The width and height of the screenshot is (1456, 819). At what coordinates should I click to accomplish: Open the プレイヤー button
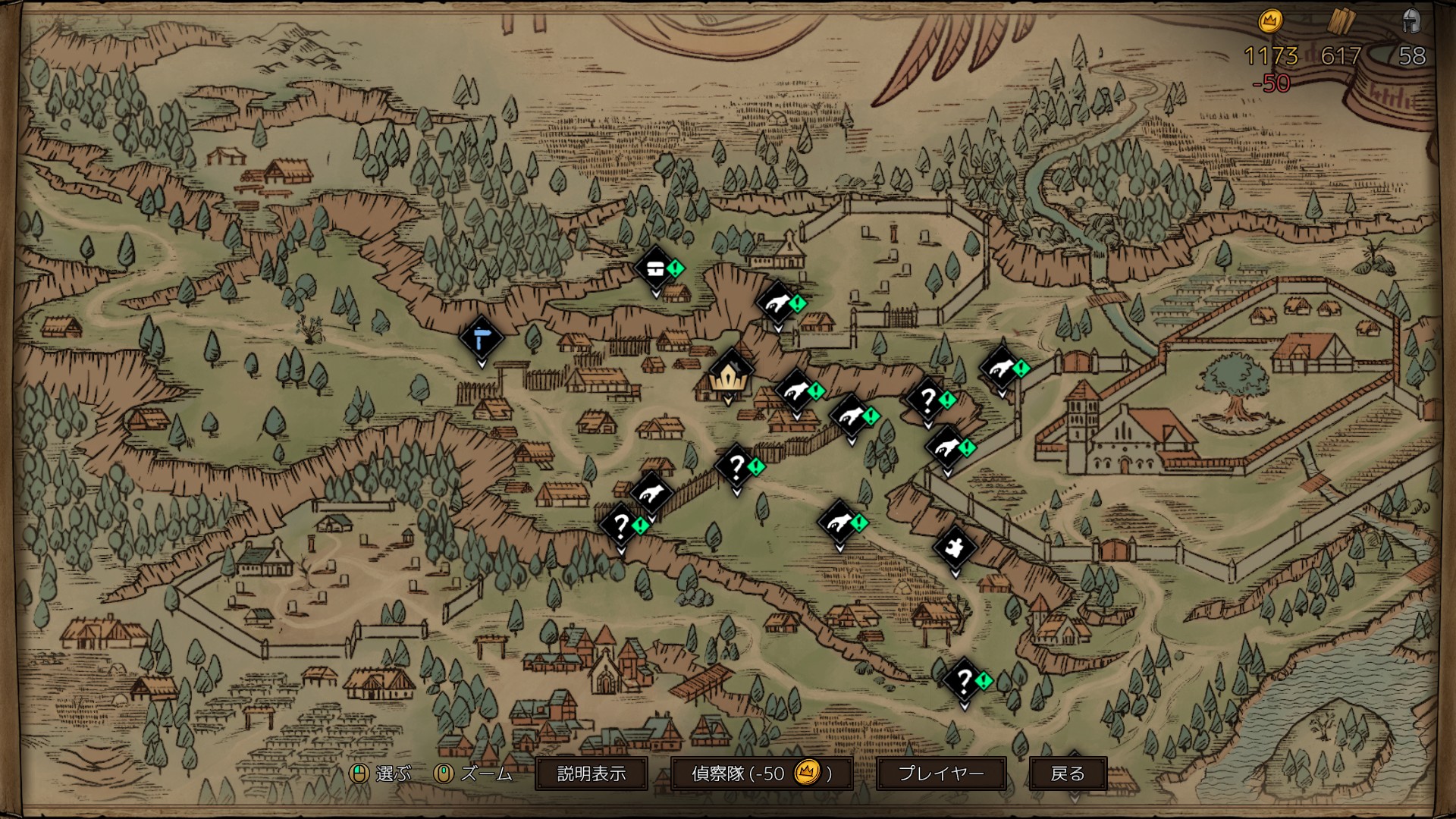pyautogui.click(x=941, y=773)
